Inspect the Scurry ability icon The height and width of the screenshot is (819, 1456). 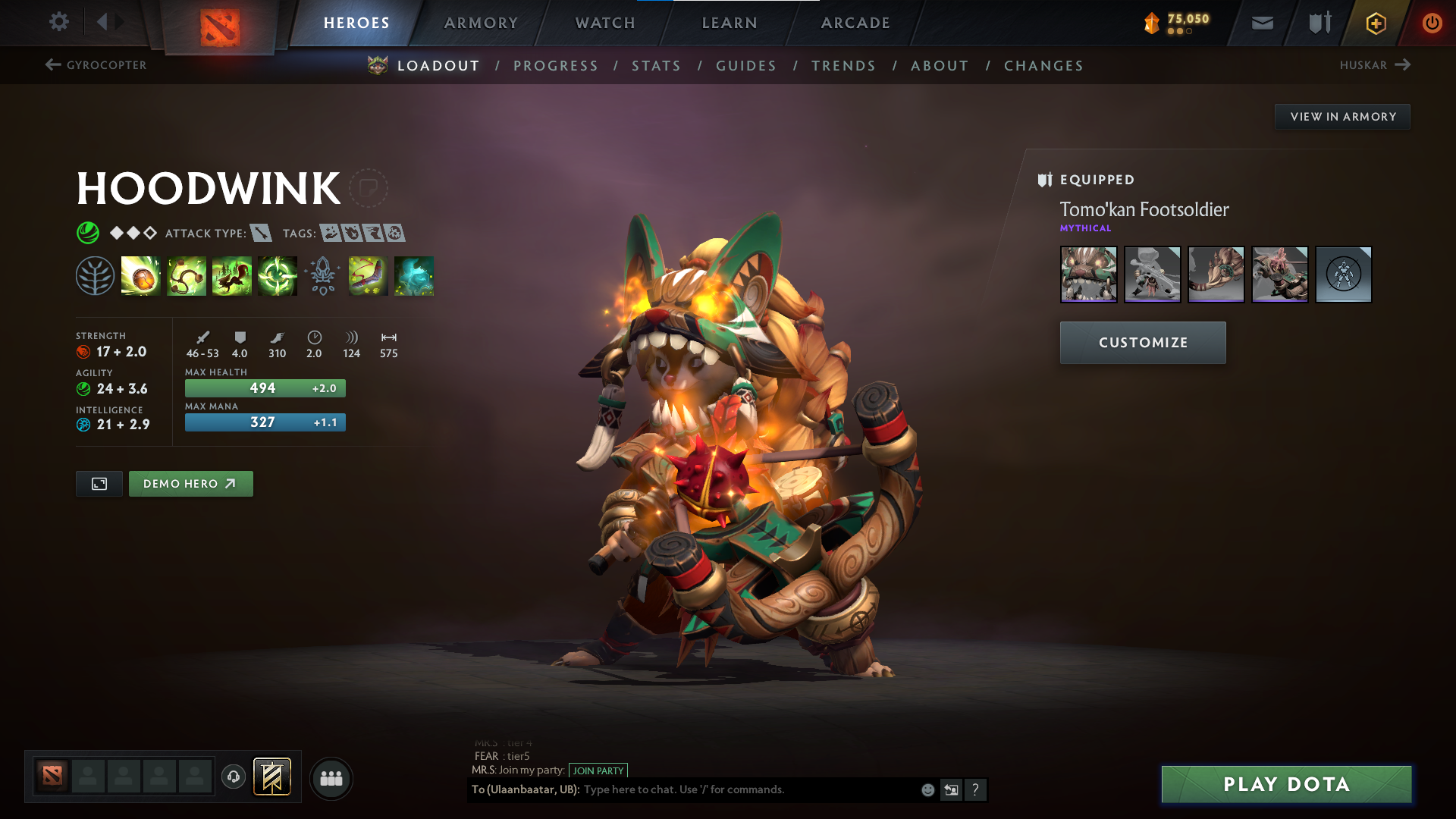point(232,276)
